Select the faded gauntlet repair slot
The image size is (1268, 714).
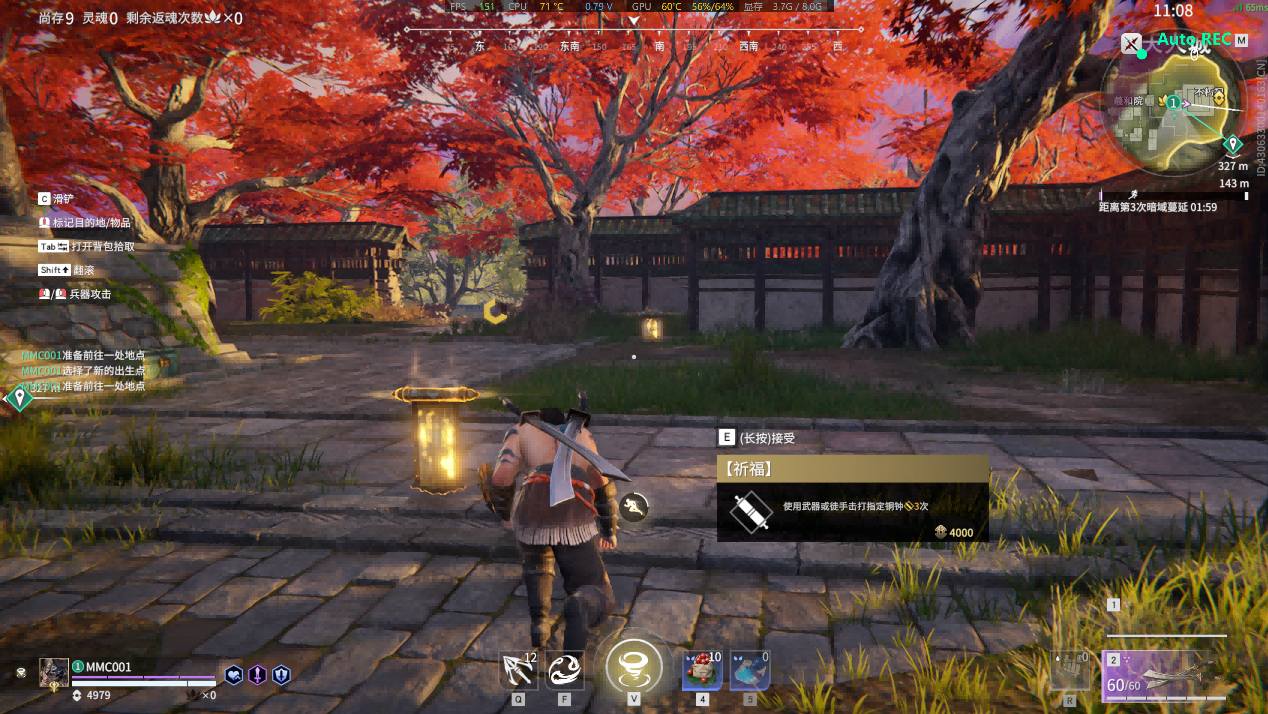(1070, 671)
